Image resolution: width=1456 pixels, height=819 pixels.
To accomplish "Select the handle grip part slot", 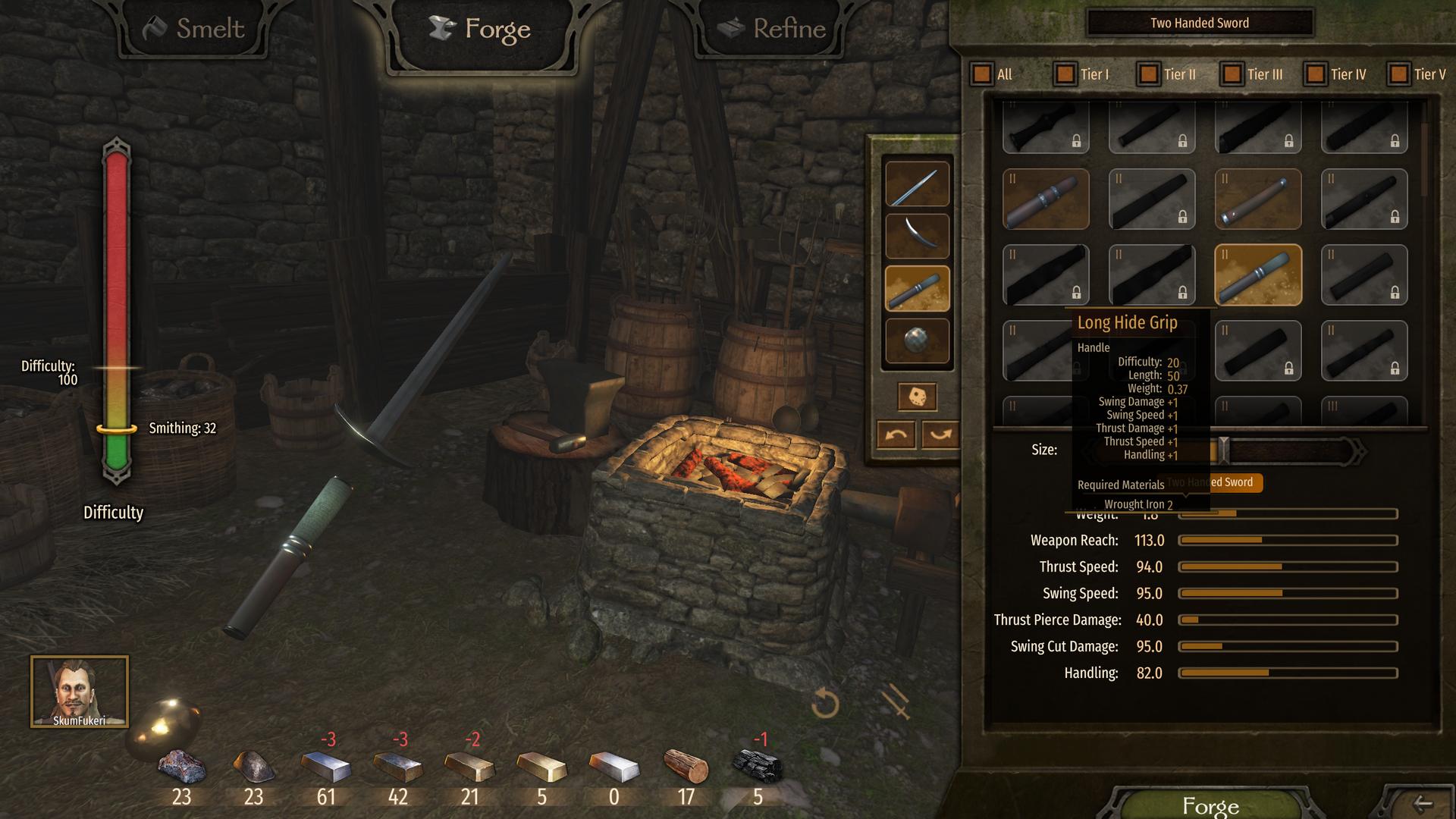I will [917, 289].
